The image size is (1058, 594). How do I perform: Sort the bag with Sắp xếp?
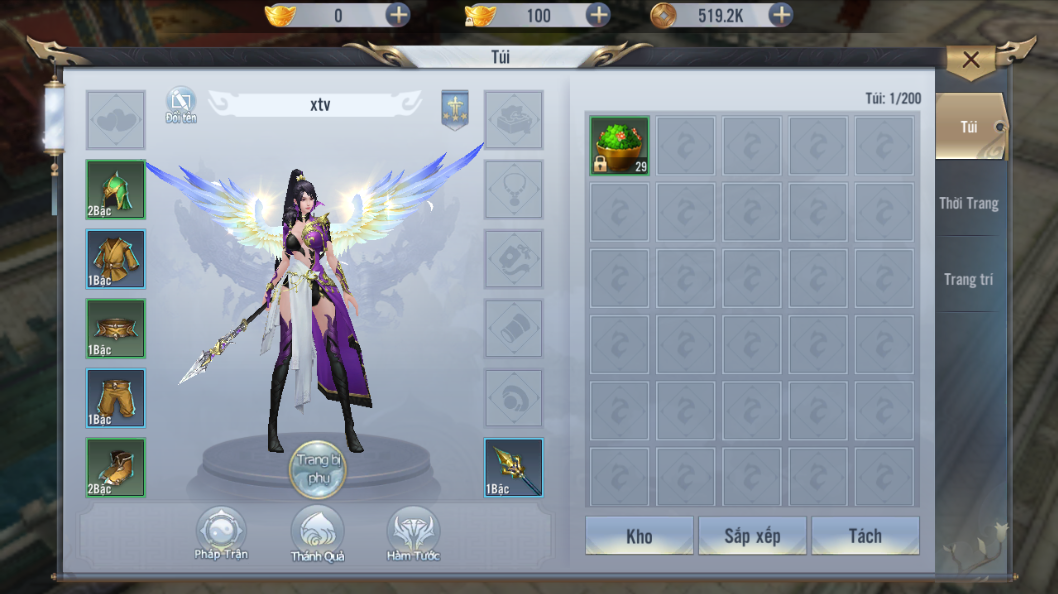click(752, 536)
